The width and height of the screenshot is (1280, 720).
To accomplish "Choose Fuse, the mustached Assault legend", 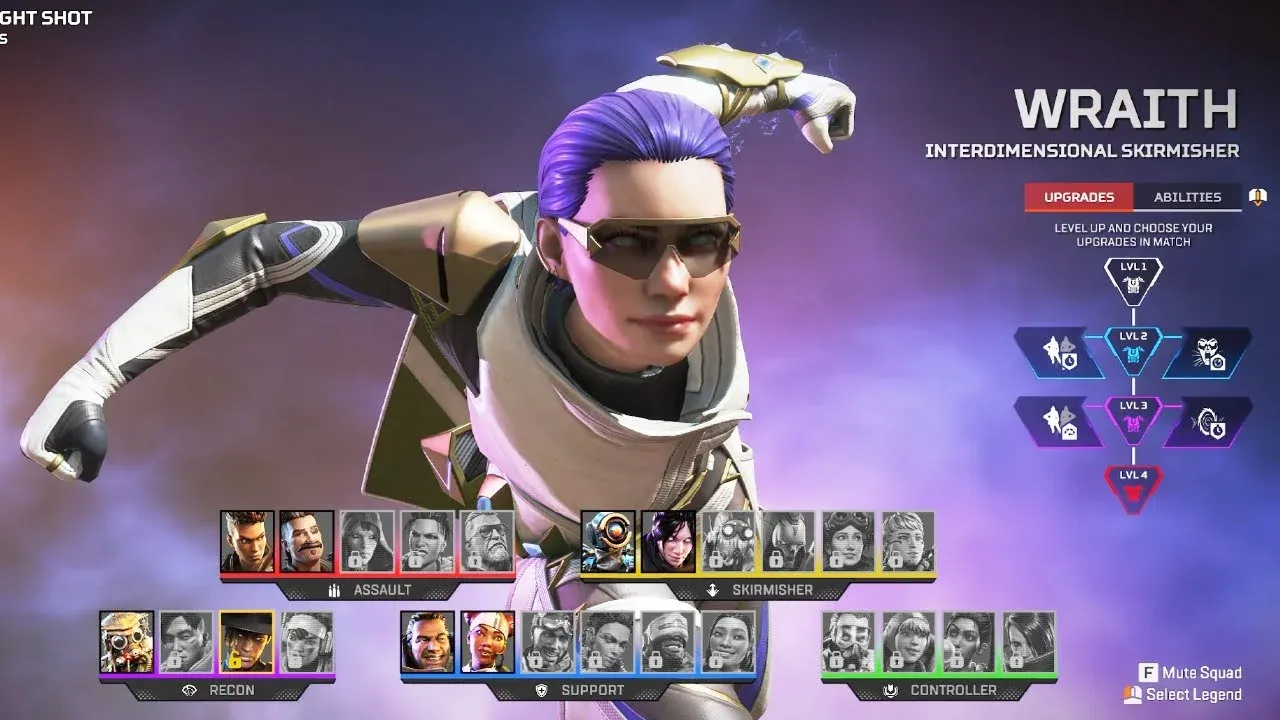I will click(x=306, y=542).
